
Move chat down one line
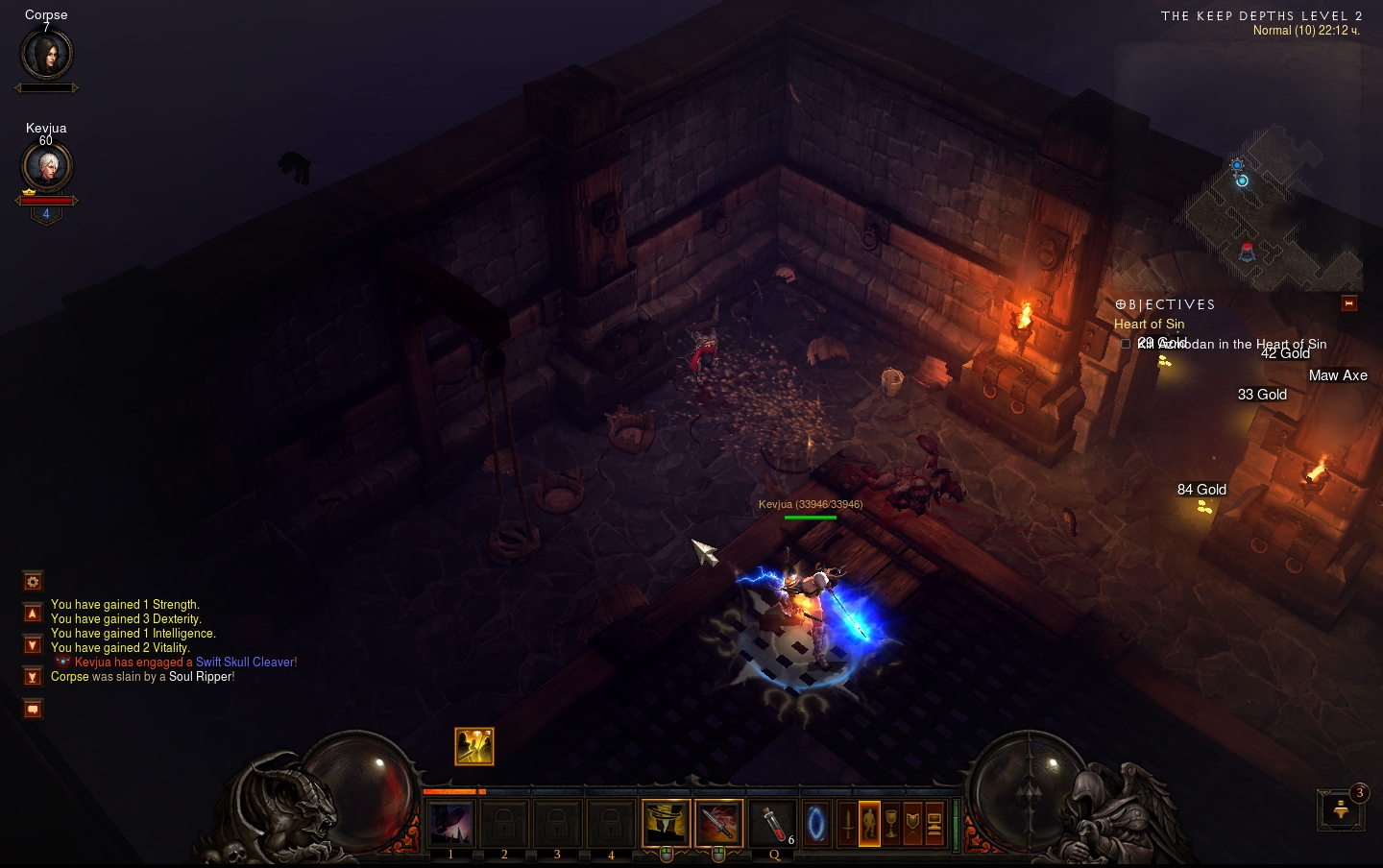[x=33, y=645]
